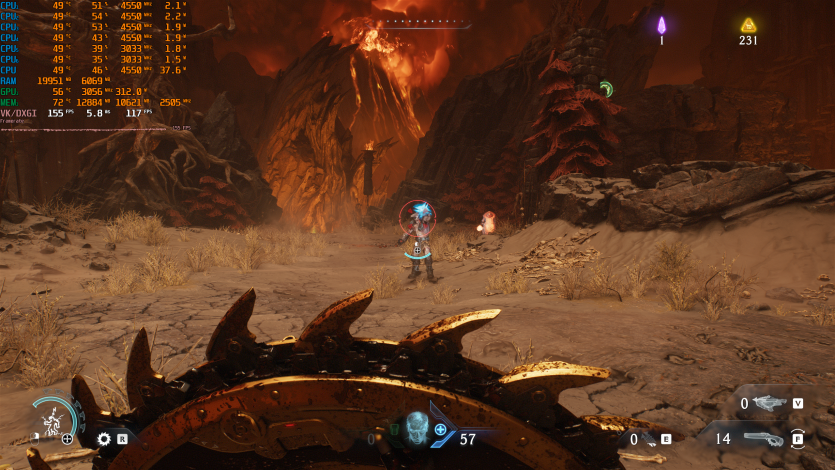Click the shield saw gear icon
Screen dimensions: 835x470
(103, 438)
